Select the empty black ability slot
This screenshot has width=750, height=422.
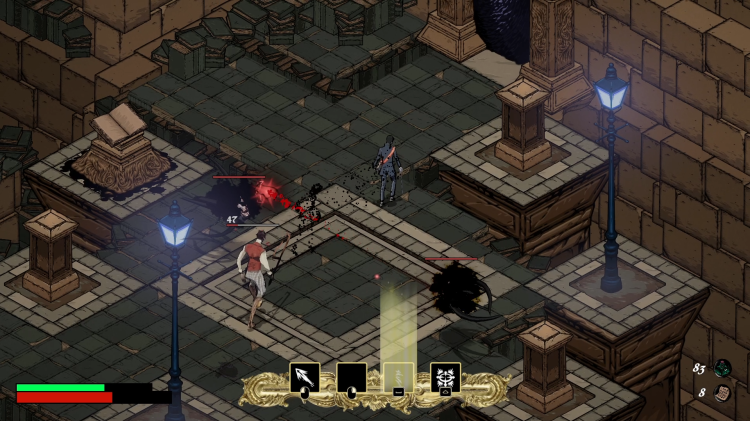click(351, 377)
